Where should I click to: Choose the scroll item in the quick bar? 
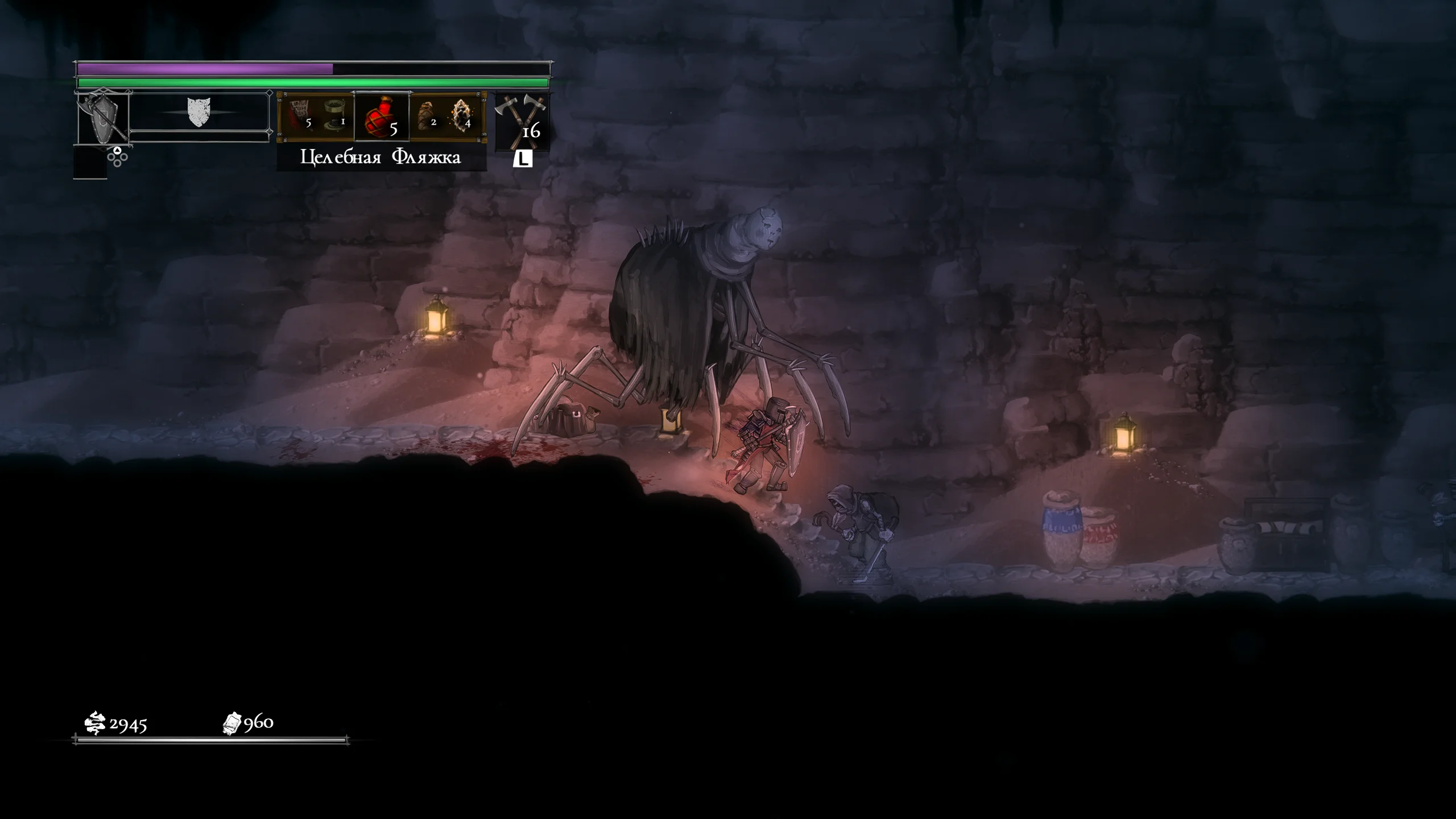coord(299,114)
